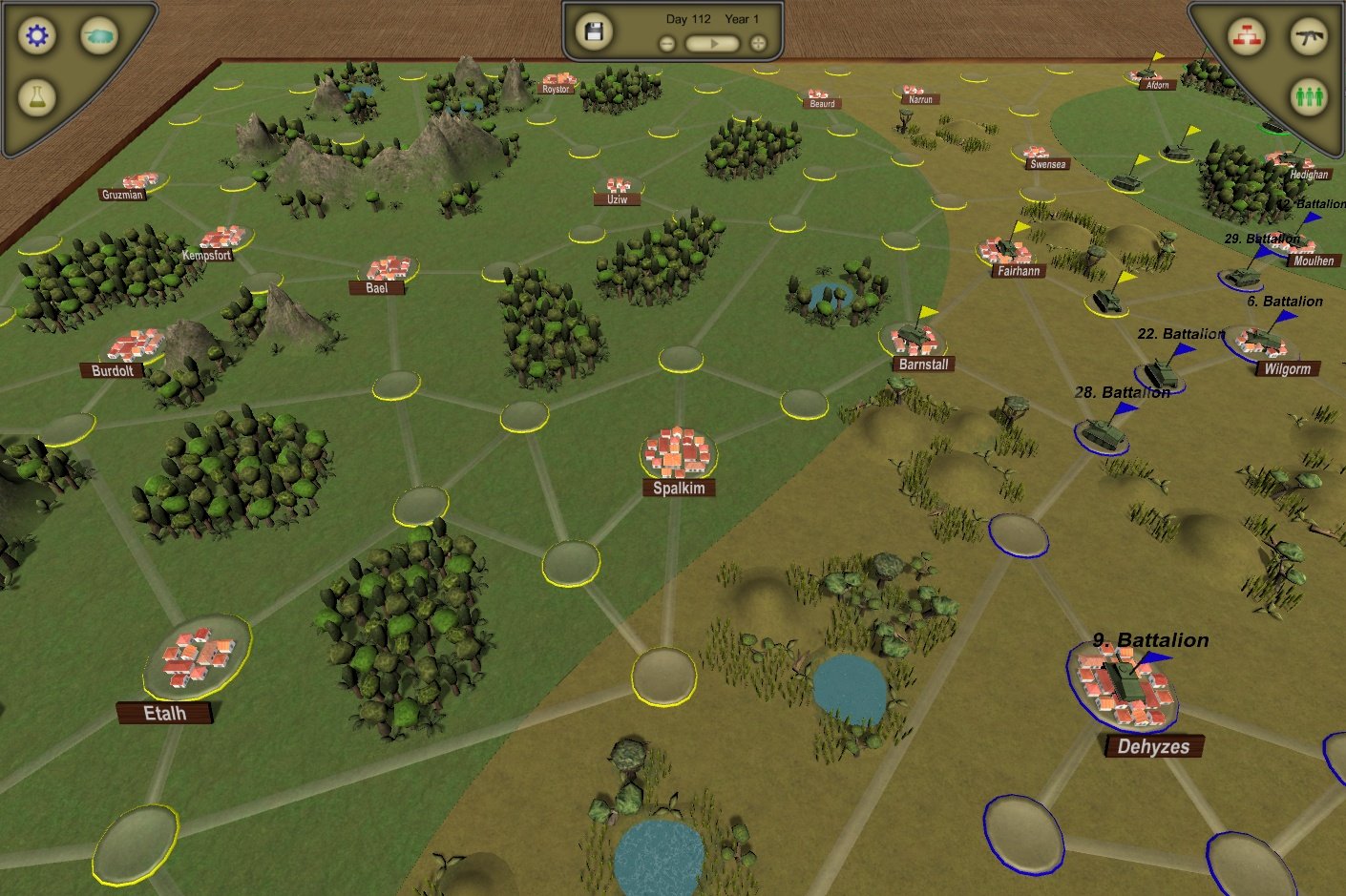Click the plus button to increase game speed
The height and width of the screenshot is (896, 1346).
click(757, 42)
